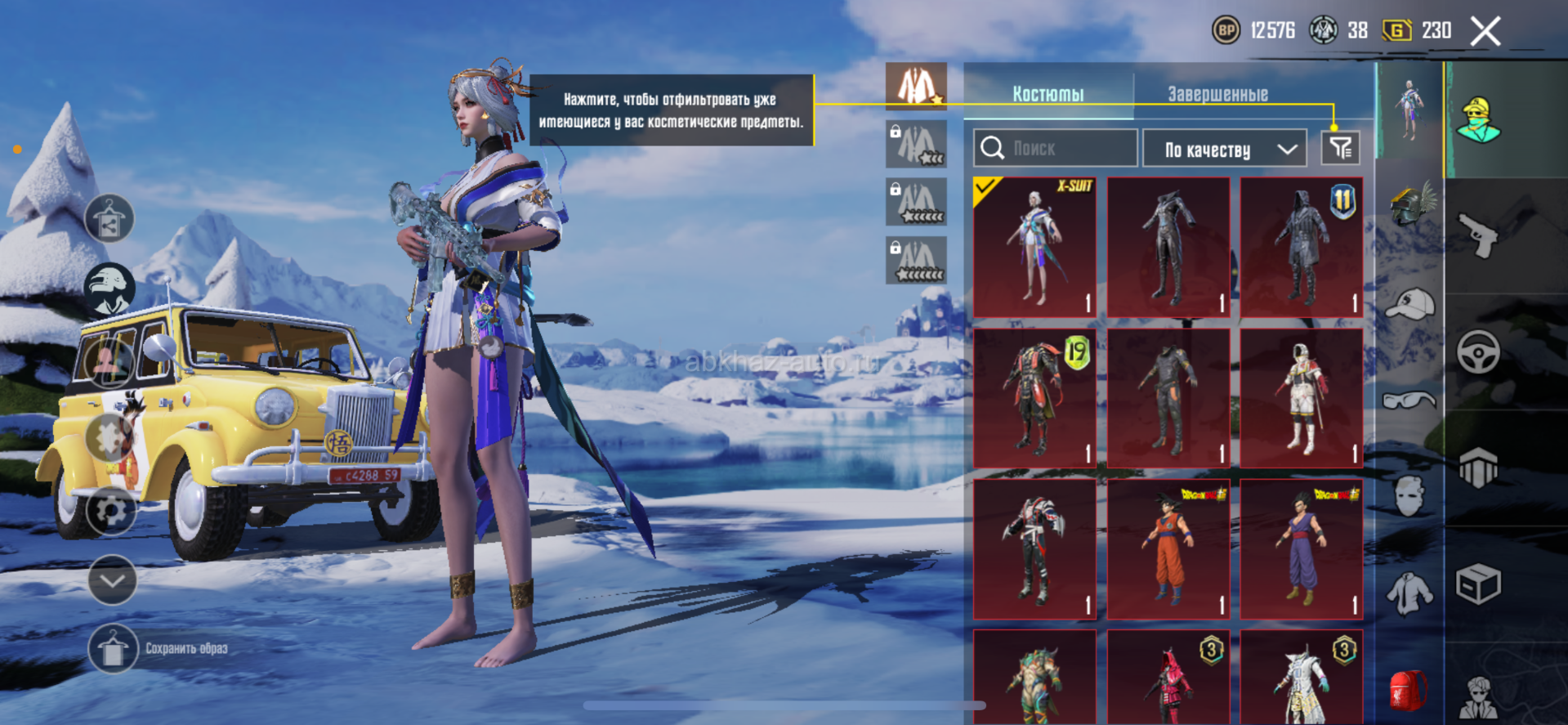Choose the glasses accessory category

[1409, 400]
